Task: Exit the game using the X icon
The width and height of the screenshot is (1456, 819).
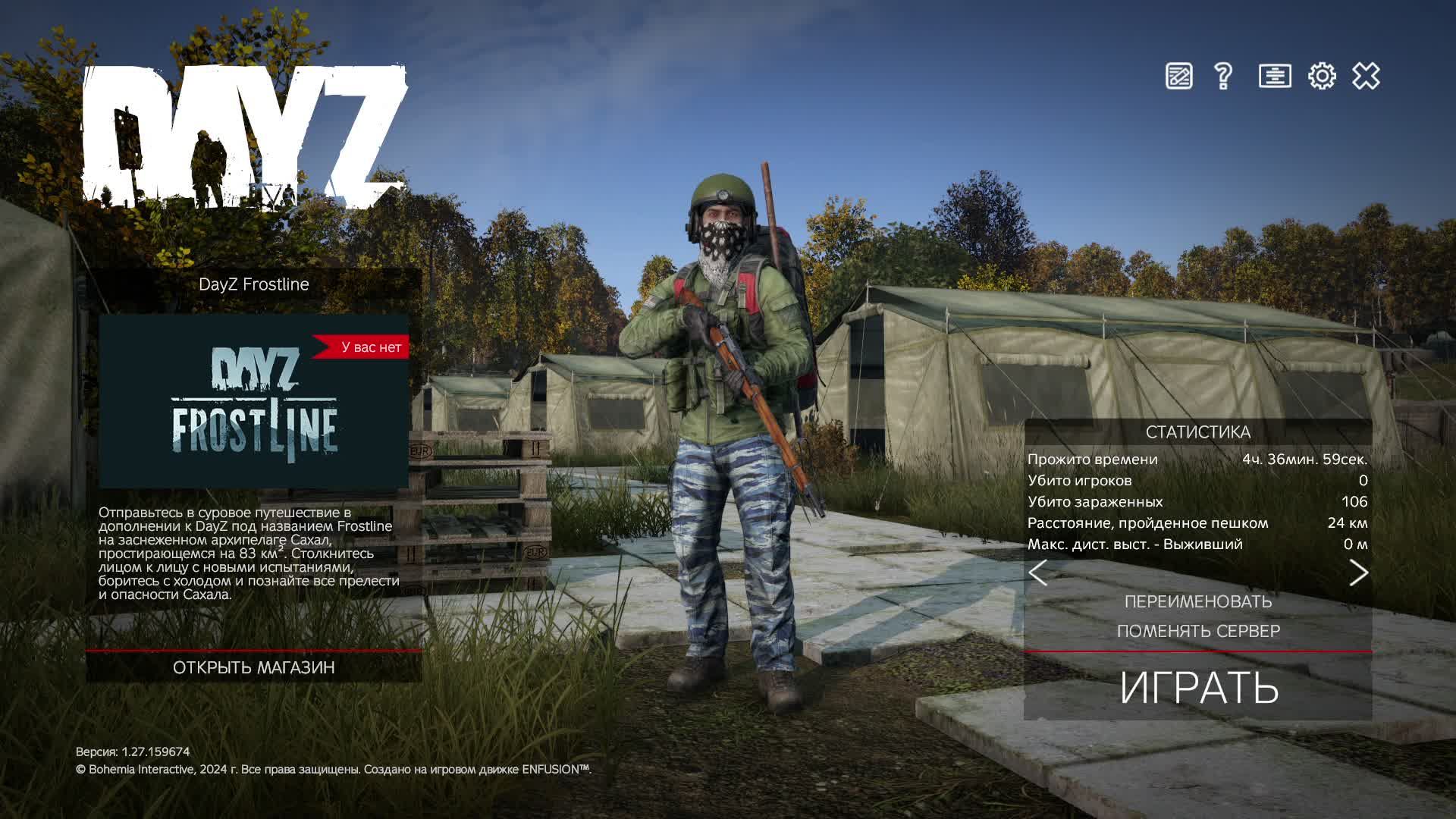Action: [1366, 76]
